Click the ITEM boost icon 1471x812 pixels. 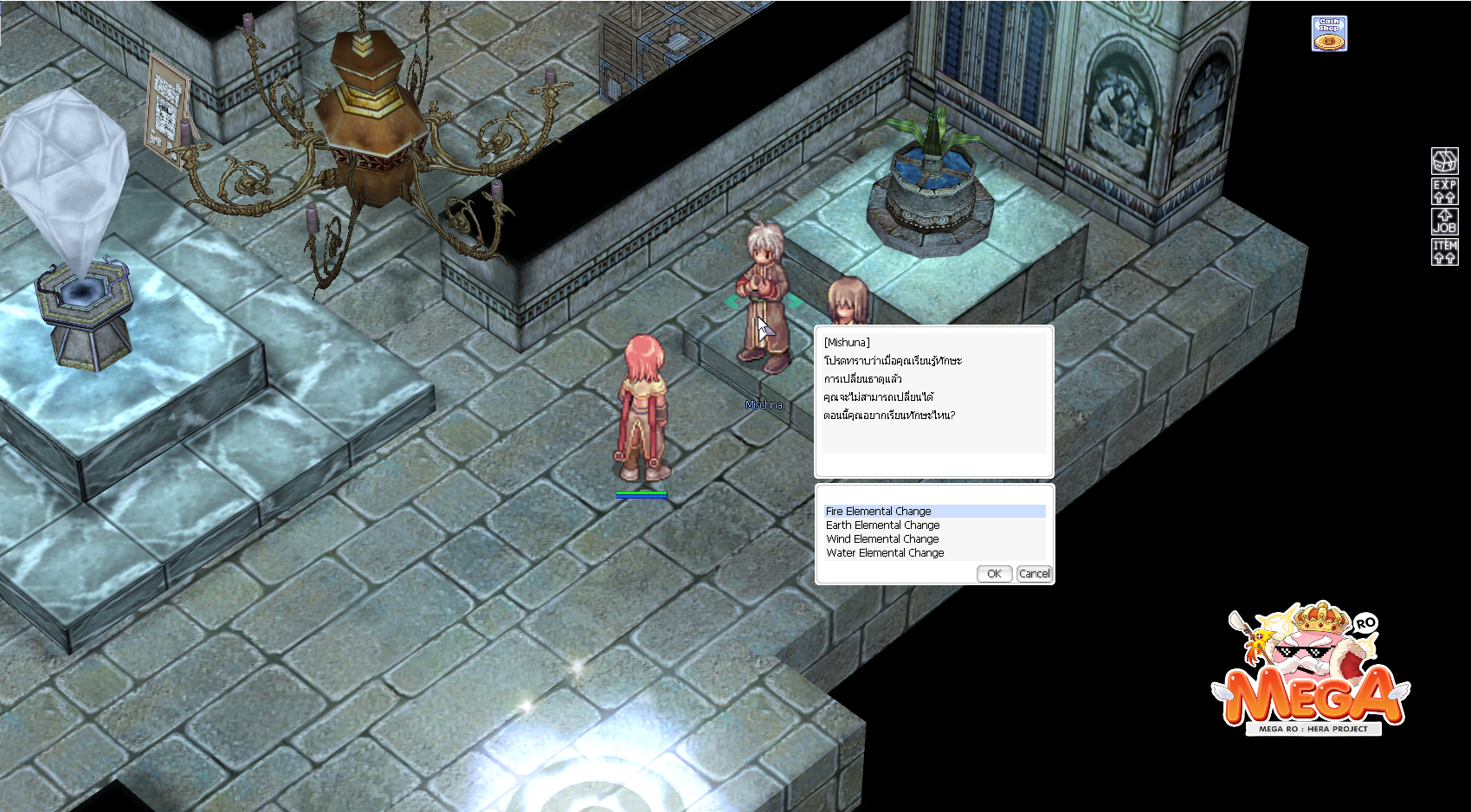1444,252
